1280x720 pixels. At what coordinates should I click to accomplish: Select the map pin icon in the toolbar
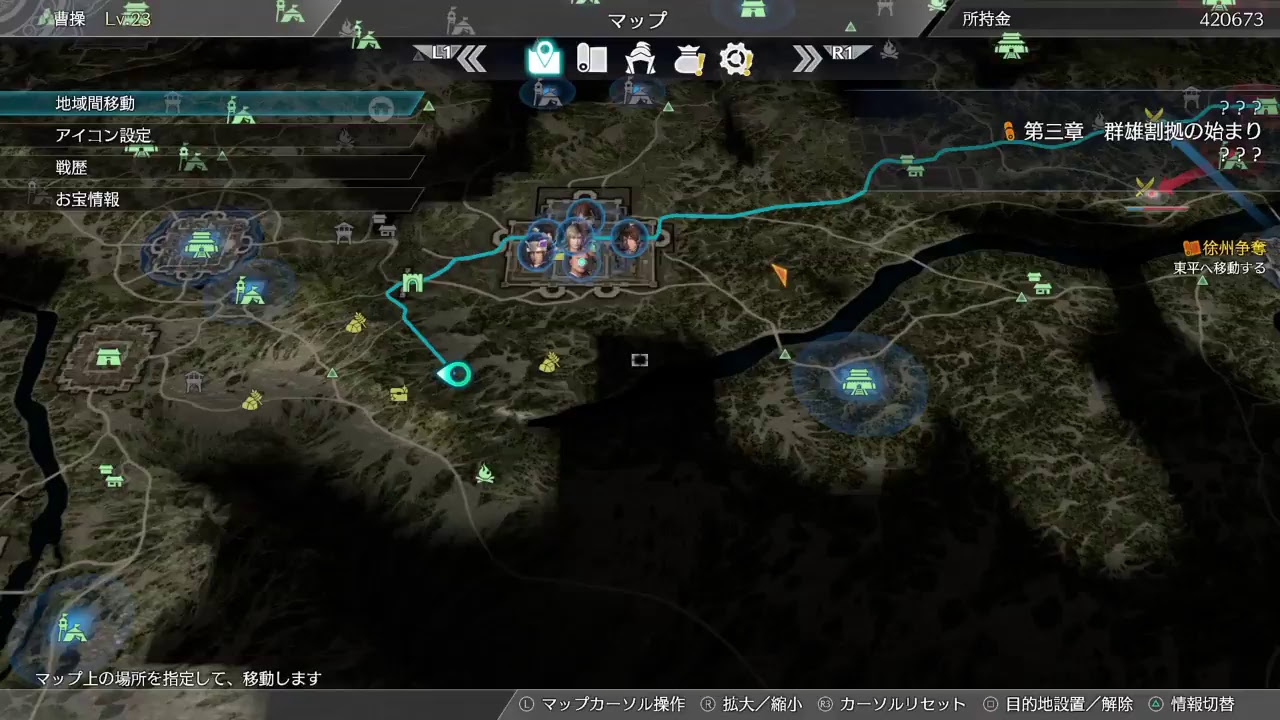(x=543, y=58)
